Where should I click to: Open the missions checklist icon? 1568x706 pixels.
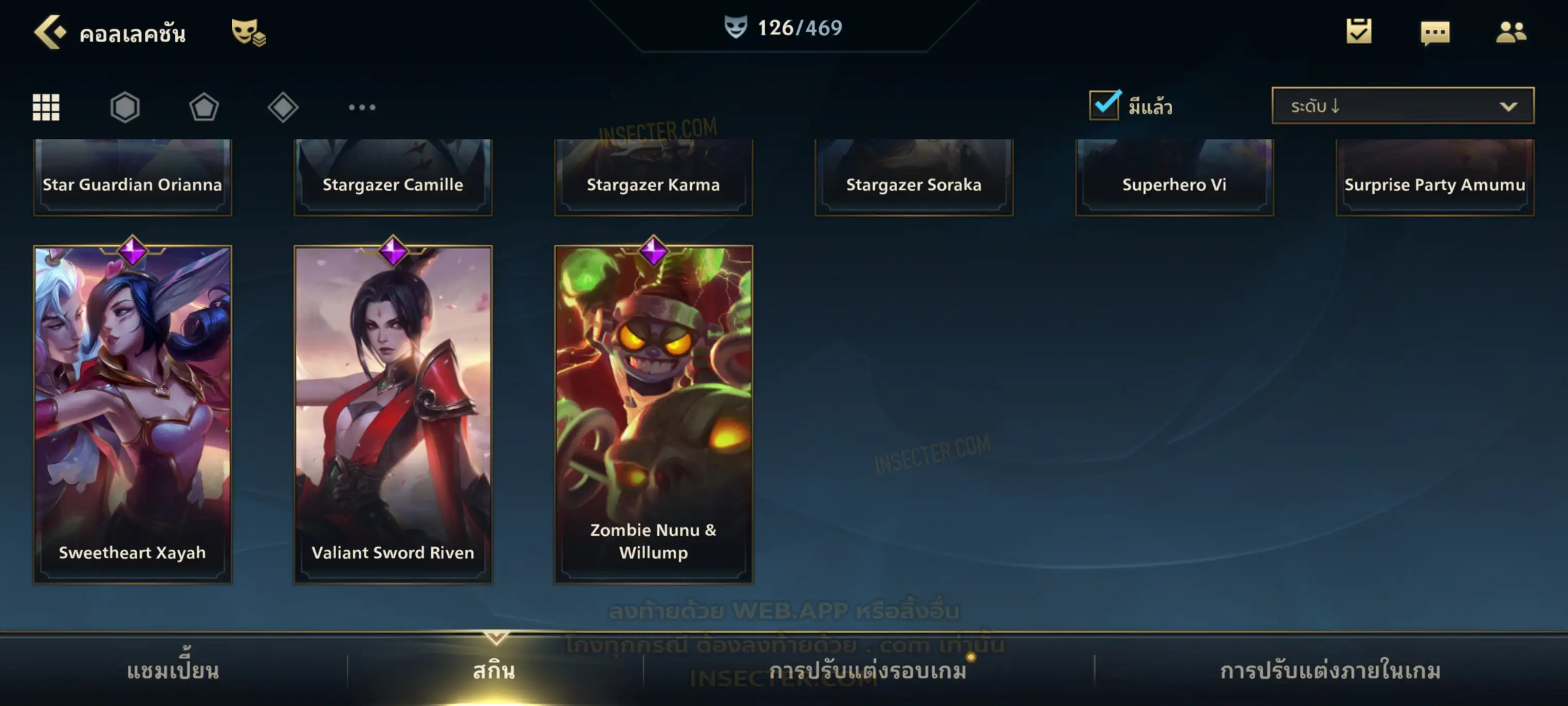(1359, 32)
